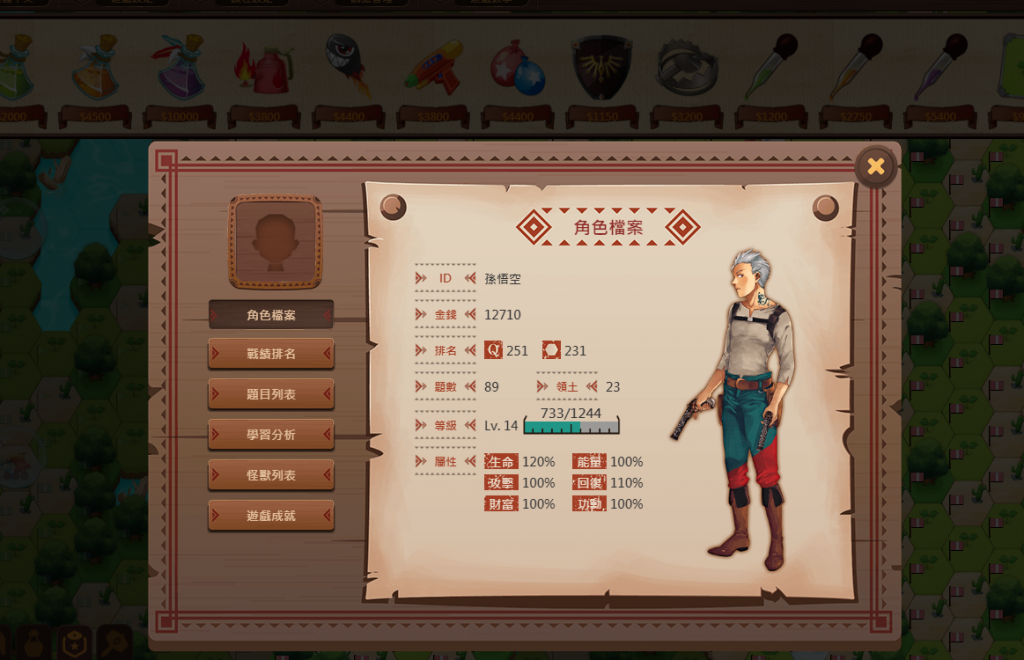This screenshot has height=660, width=1024.
Task: Choose the red and blue bombs item
Action: [517, 68]
